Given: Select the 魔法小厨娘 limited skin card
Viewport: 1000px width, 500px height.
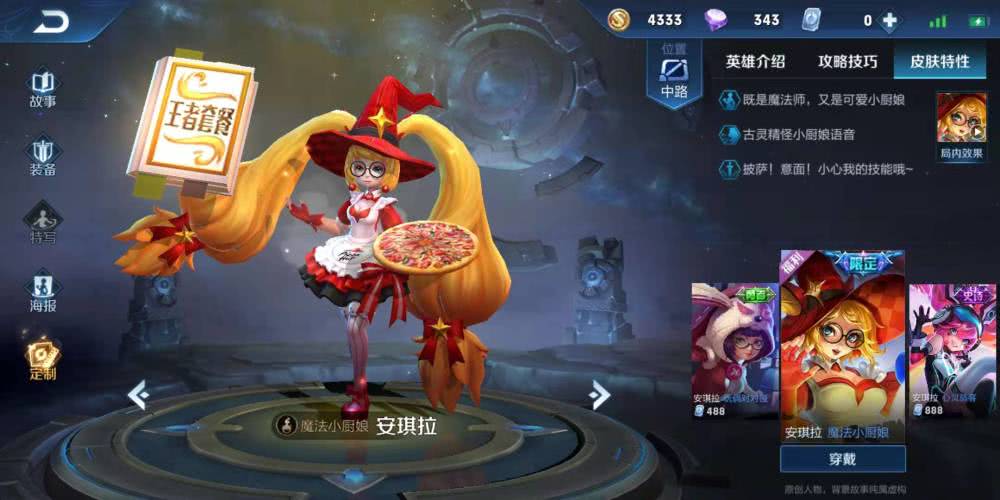Looking at the screenshot, I should [842, 345].
